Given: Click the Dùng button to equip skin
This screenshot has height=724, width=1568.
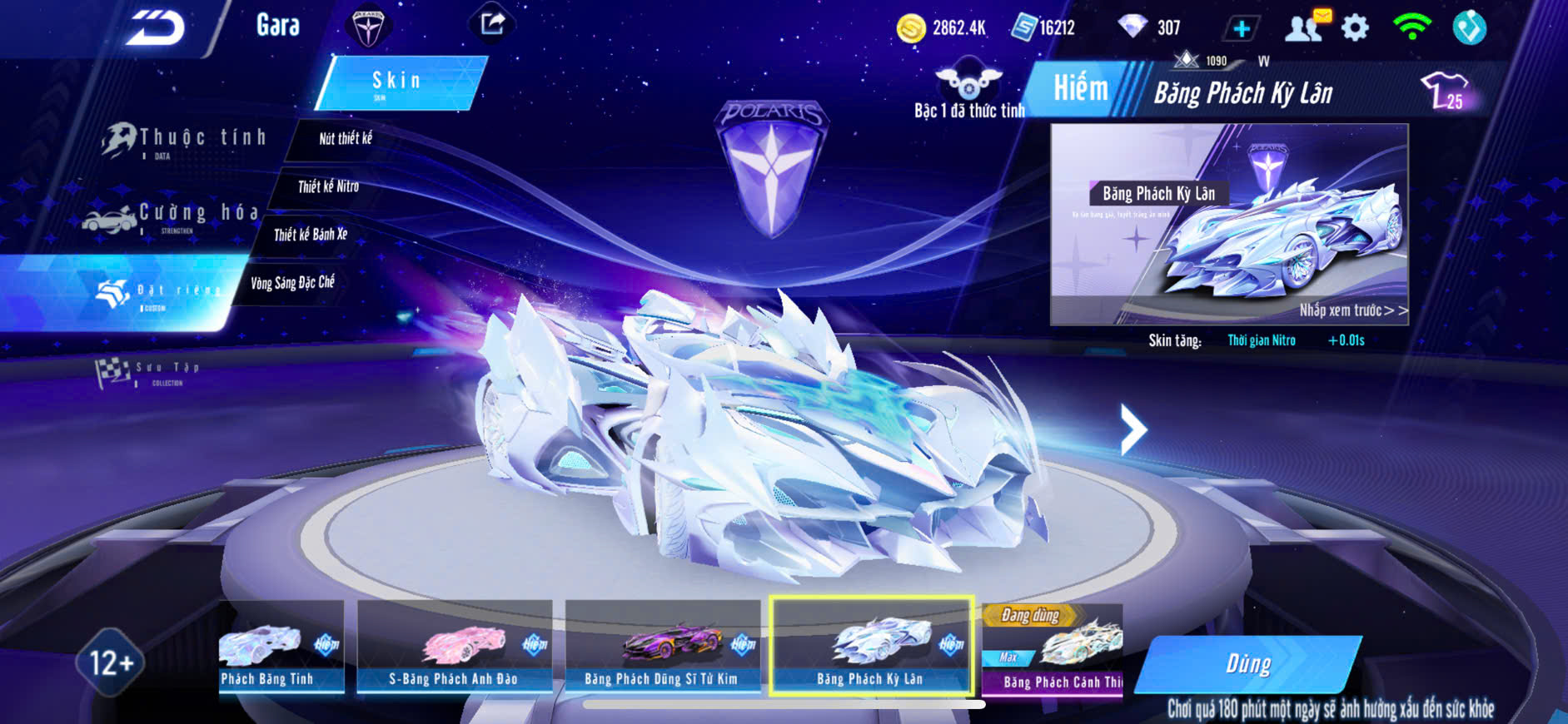Looking at the screenshot, I should point(1247,664).
